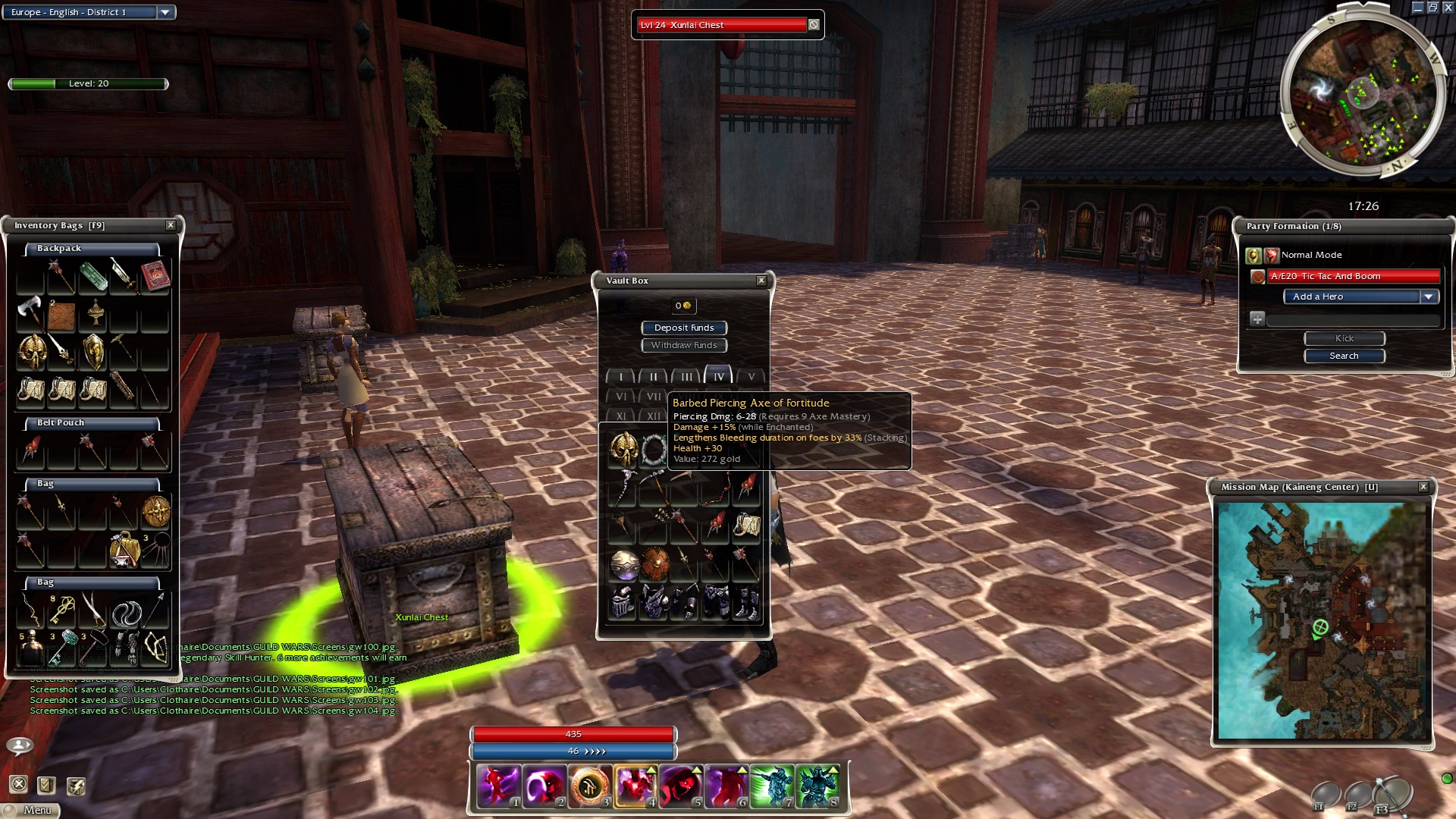The image size is (1456, 819).
Task: Close the Inventory Bags window
Action: (171, 225)
